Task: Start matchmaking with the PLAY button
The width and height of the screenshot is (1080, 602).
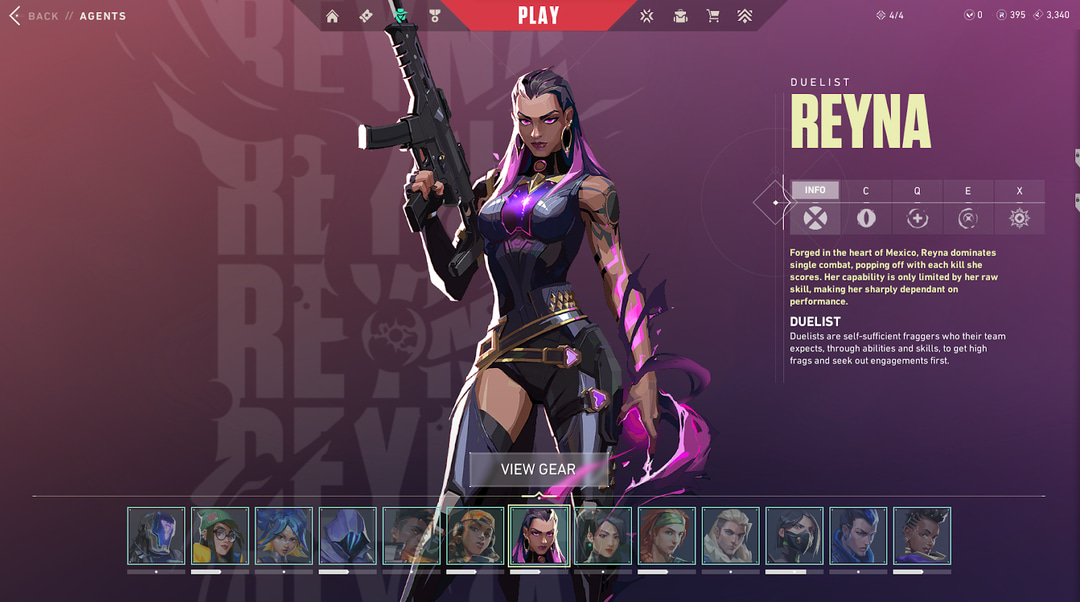Action: pyautogui.click(x=538, y=16)
